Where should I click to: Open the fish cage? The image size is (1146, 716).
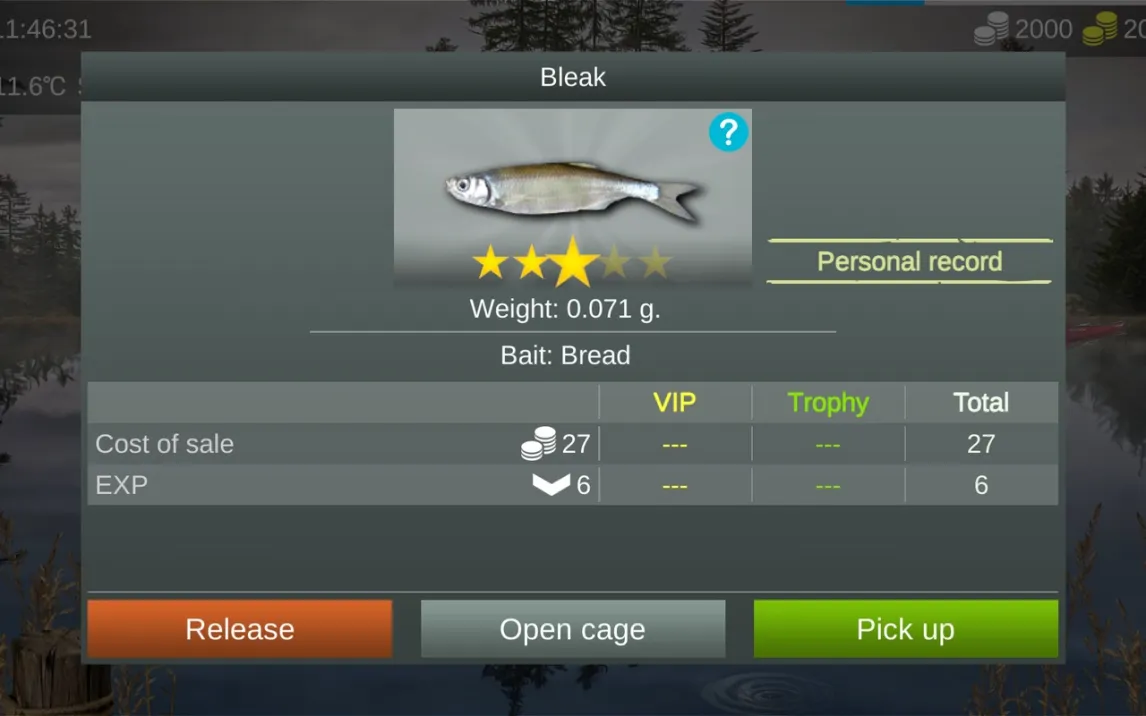pyautogui.click(x=572, y=629)
